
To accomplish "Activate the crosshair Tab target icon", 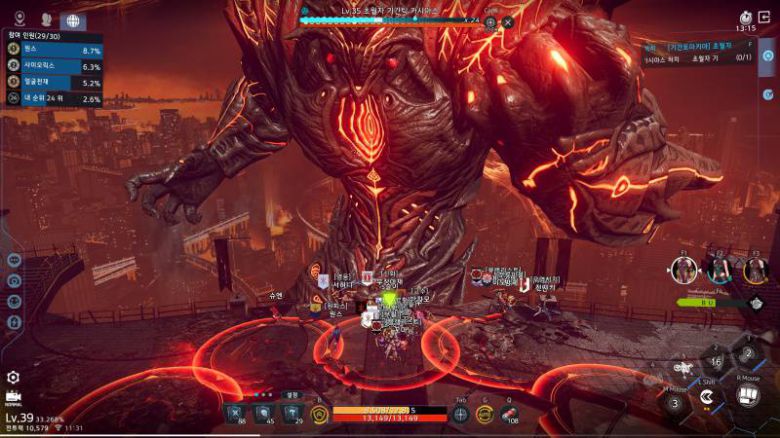I will click(461, 414).
